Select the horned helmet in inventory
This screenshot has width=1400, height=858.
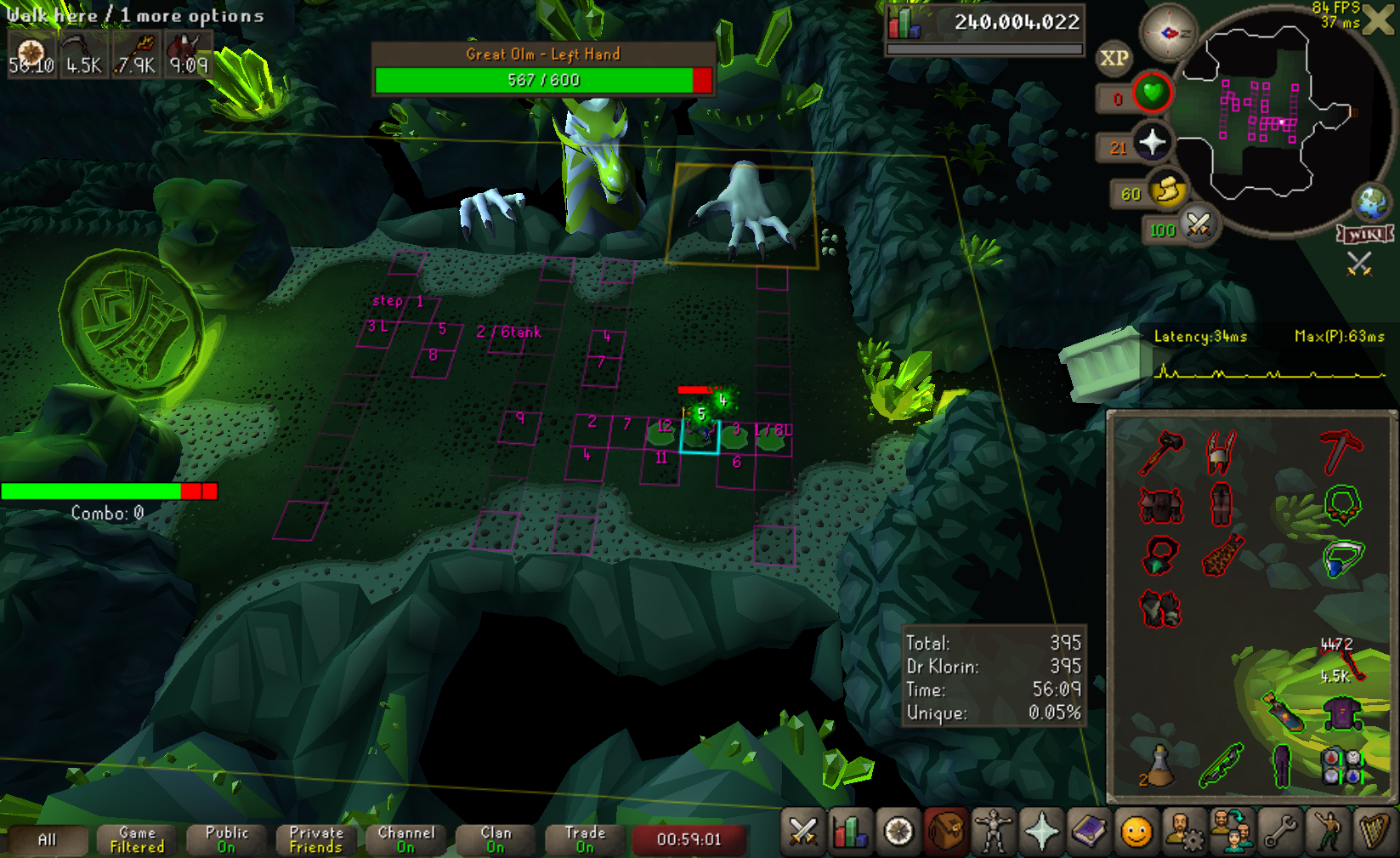pos(1220,452)
